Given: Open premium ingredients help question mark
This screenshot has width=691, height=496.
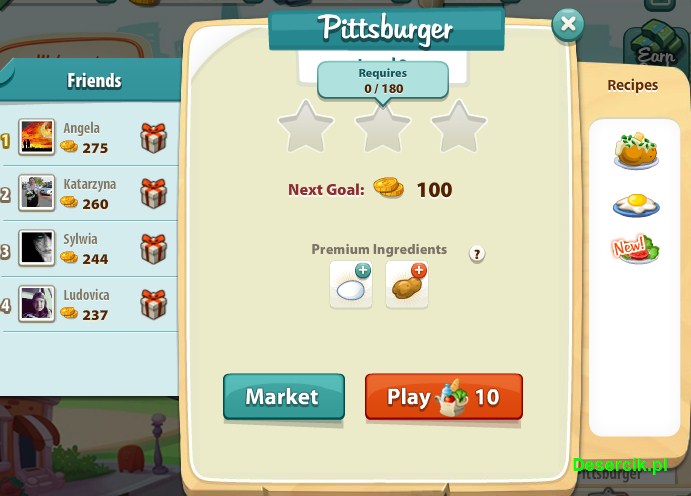Looking at the screenshot, I should point(477,254).
